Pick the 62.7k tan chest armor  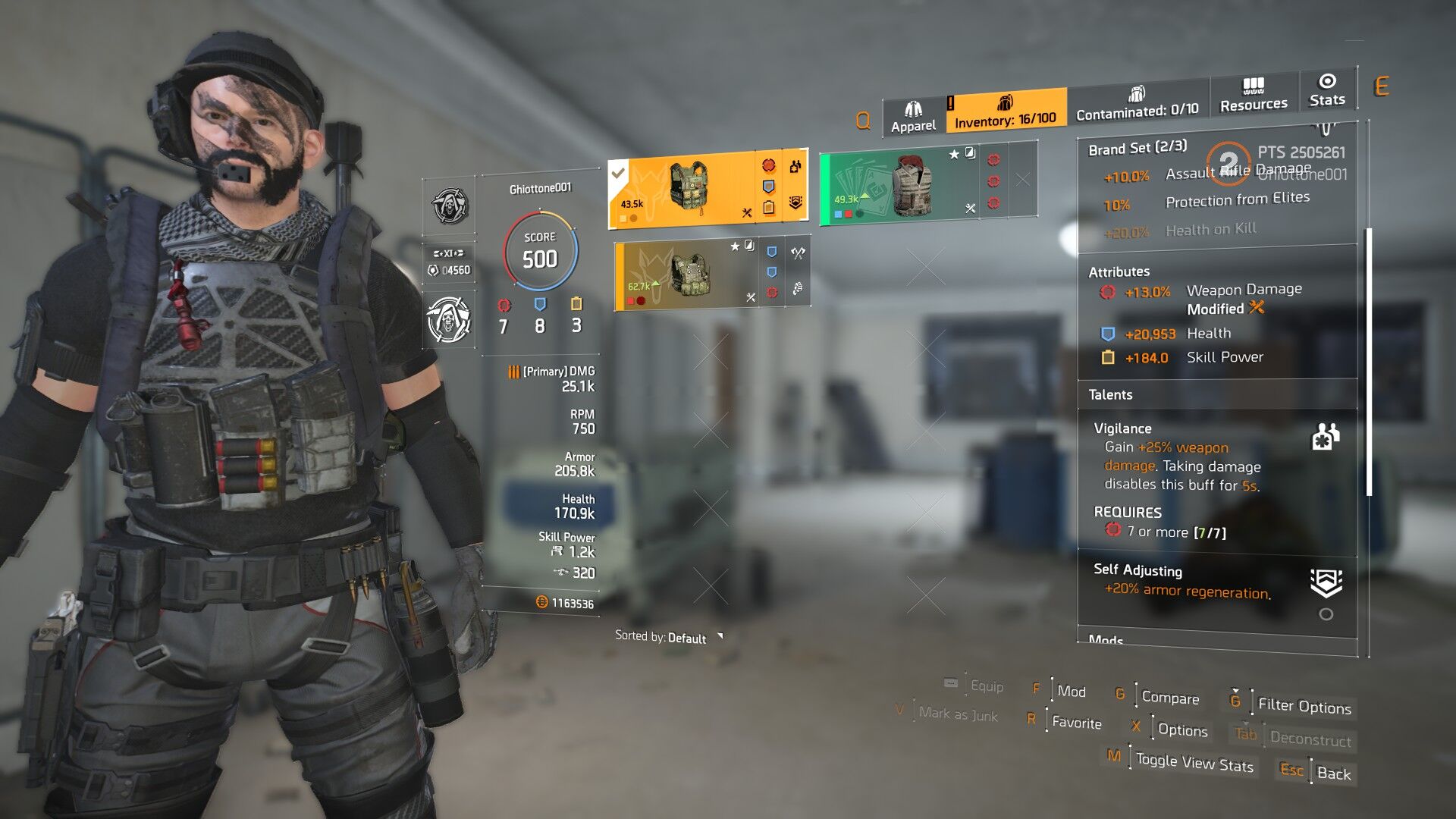click(682, 275)
